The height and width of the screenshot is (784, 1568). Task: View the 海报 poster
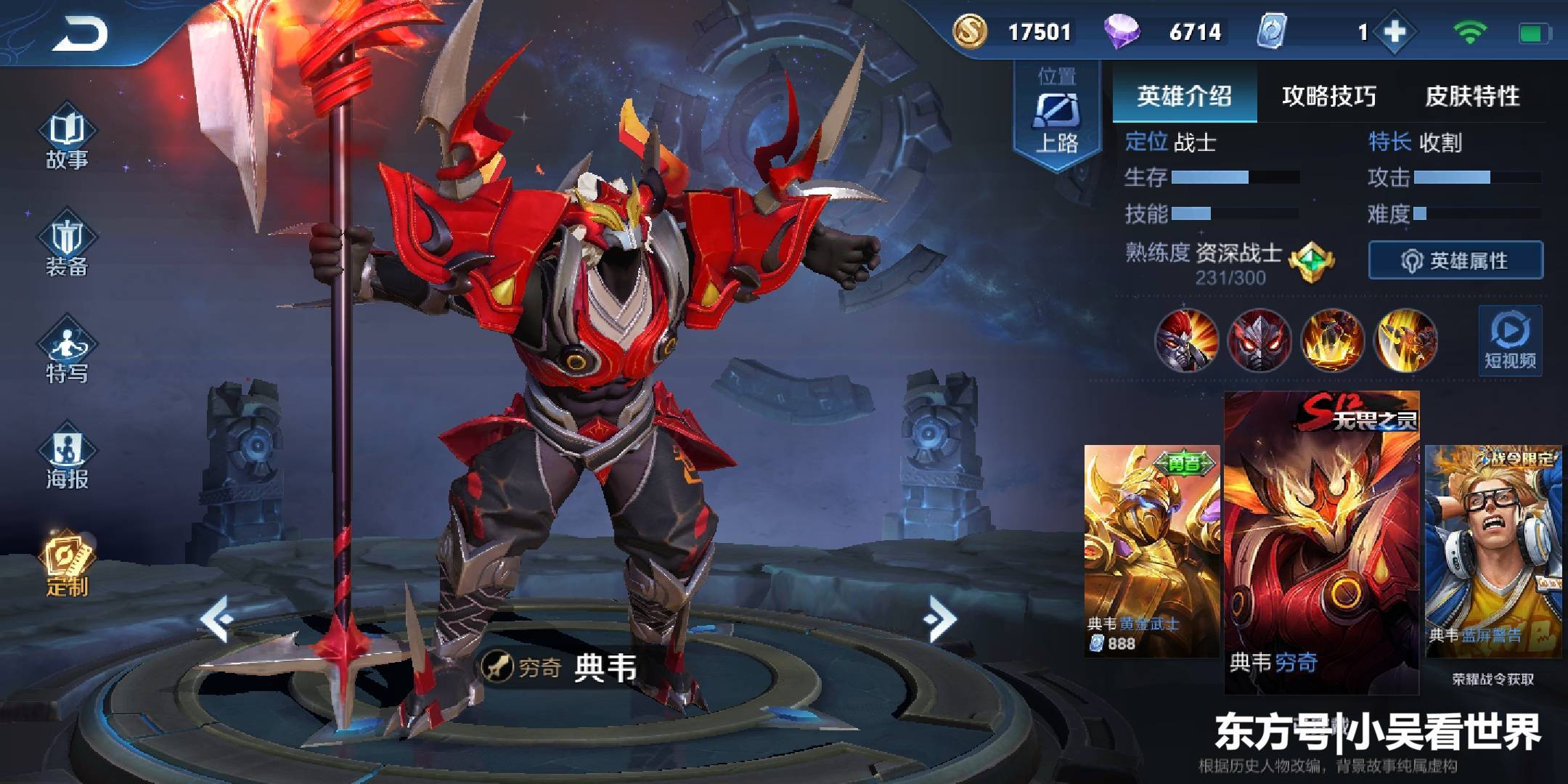coord(67,460)
